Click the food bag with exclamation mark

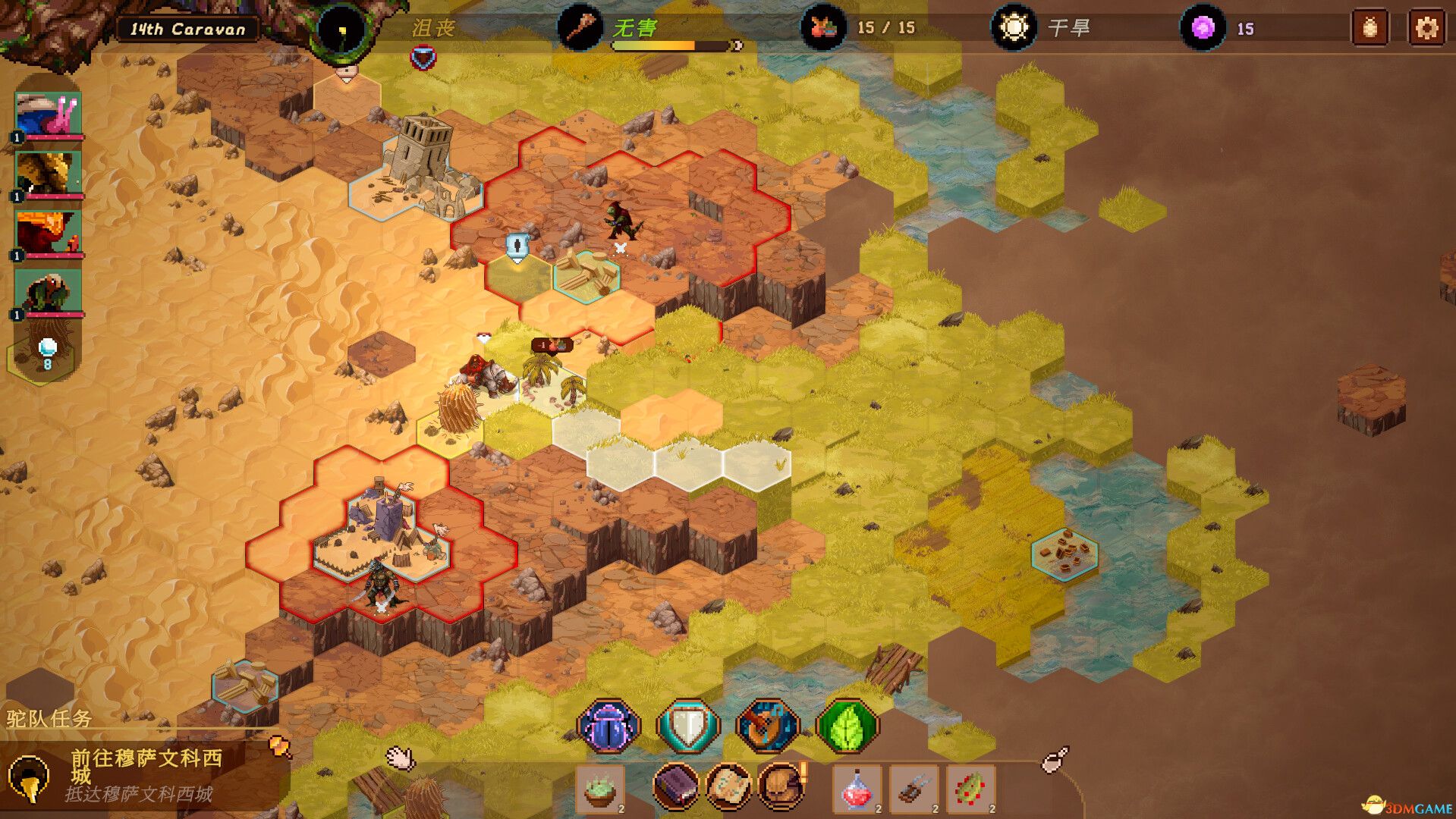click(x=781, y=786)
